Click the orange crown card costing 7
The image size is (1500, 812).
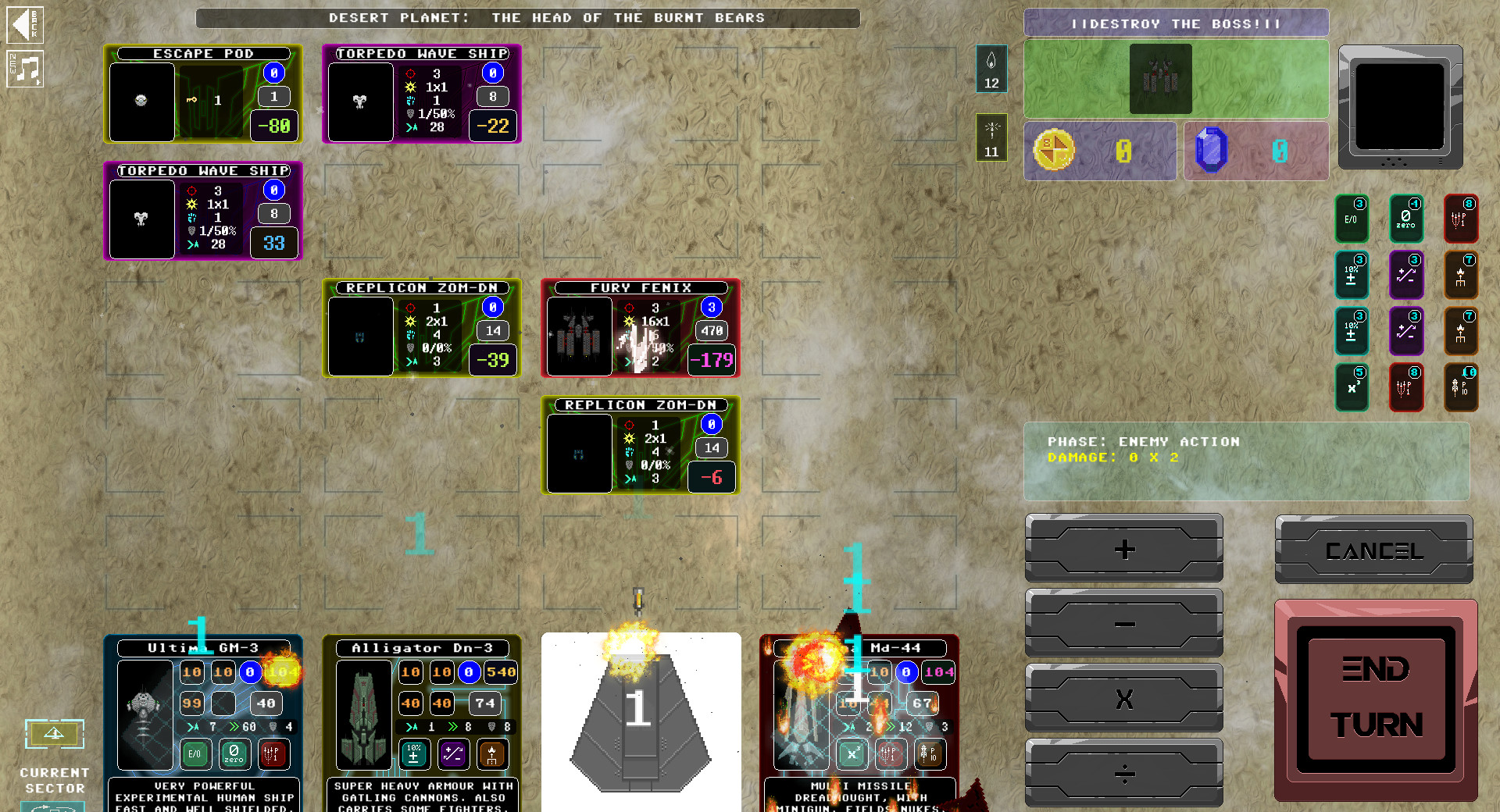click(1462, 275)
